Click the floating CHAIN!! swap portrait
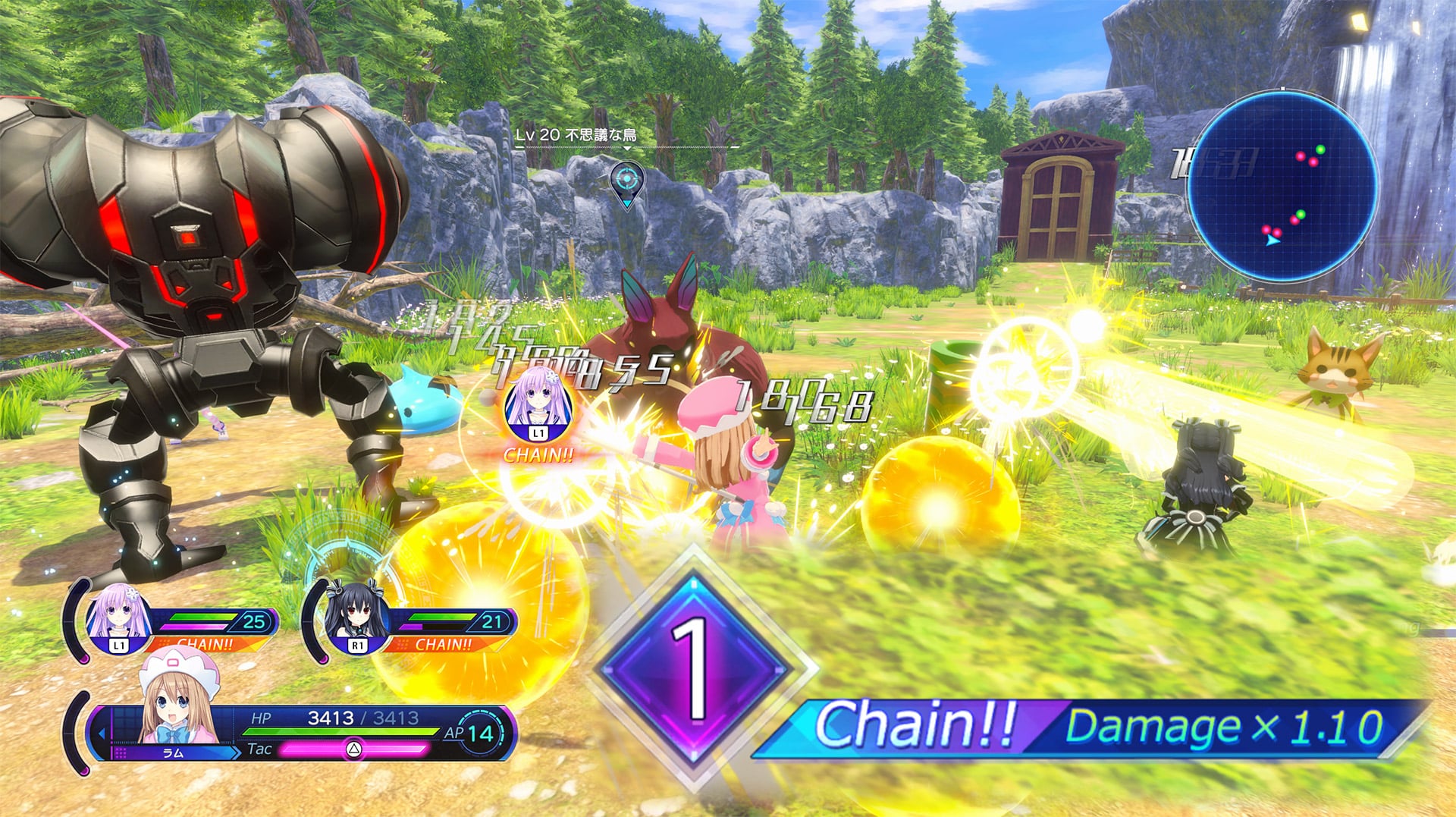This screenshot has width=1456, height=817. (x=537, y=404)
